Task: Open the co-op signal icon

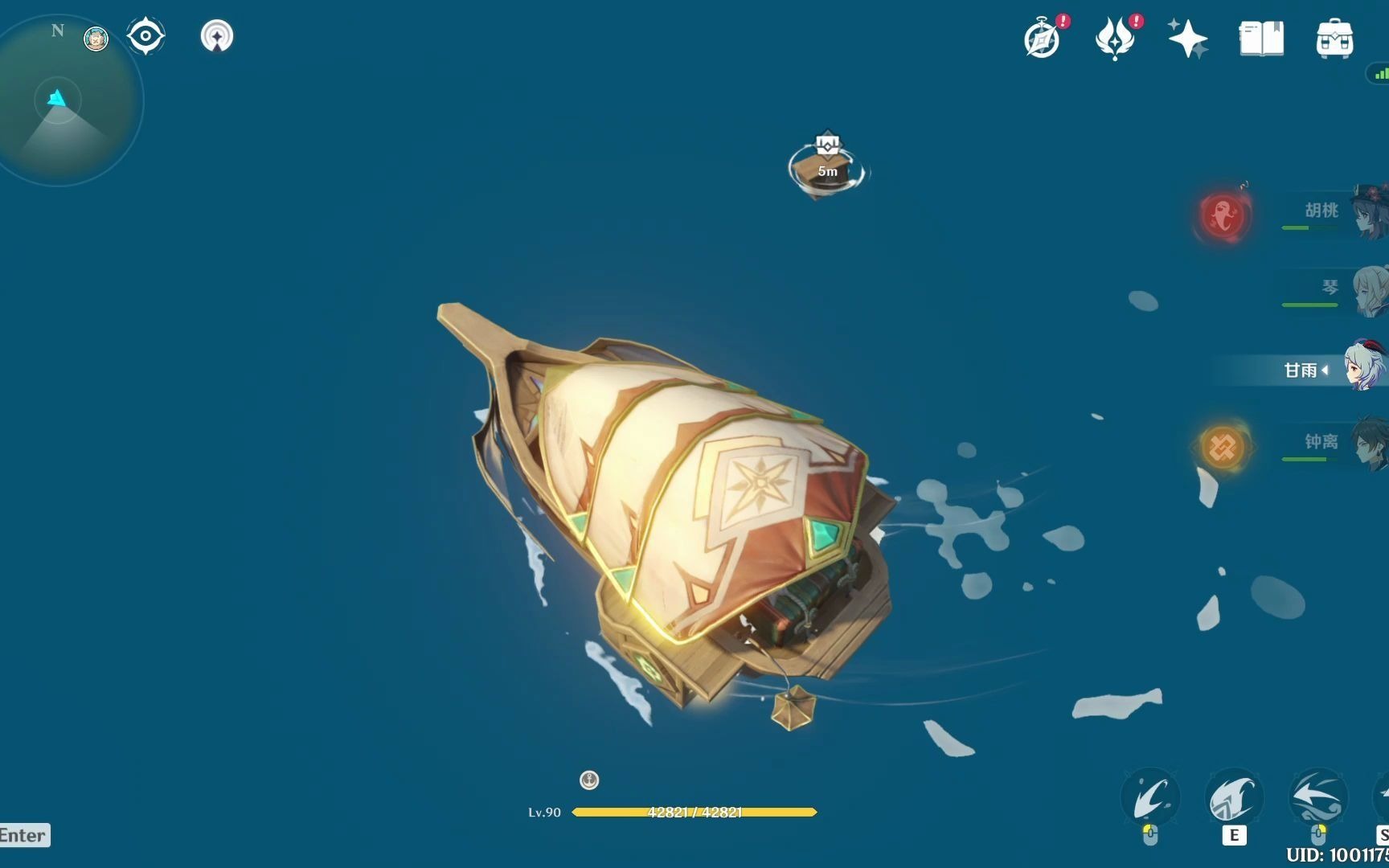Action: 216,36
